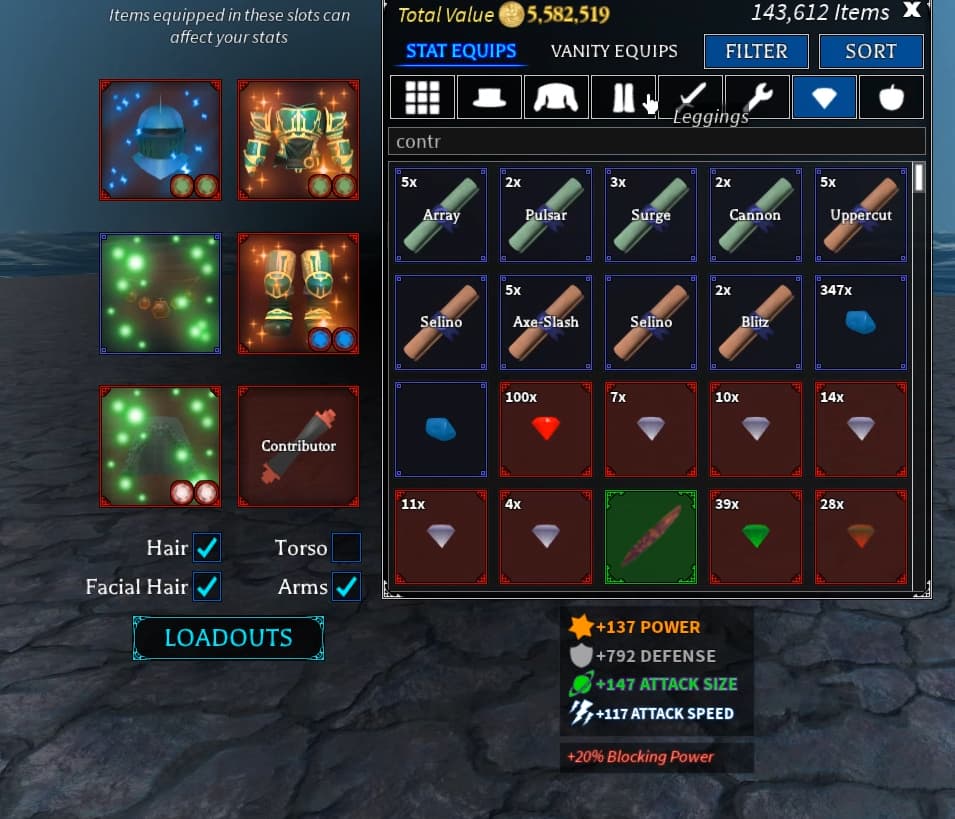Toggle the Torso visibility checkbox

[346, 548]
